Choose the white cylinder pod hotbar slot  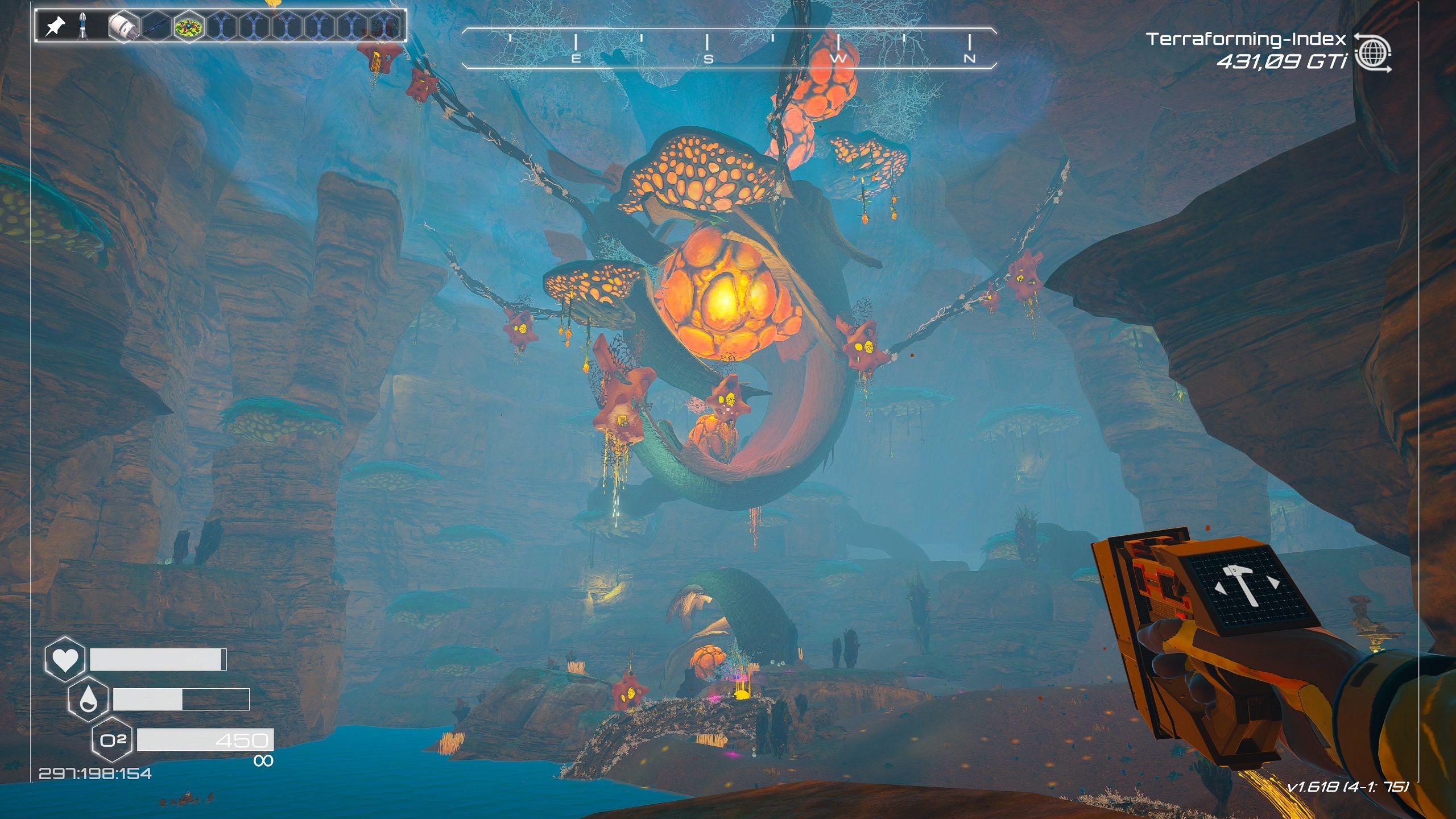[x=124, y=26]
